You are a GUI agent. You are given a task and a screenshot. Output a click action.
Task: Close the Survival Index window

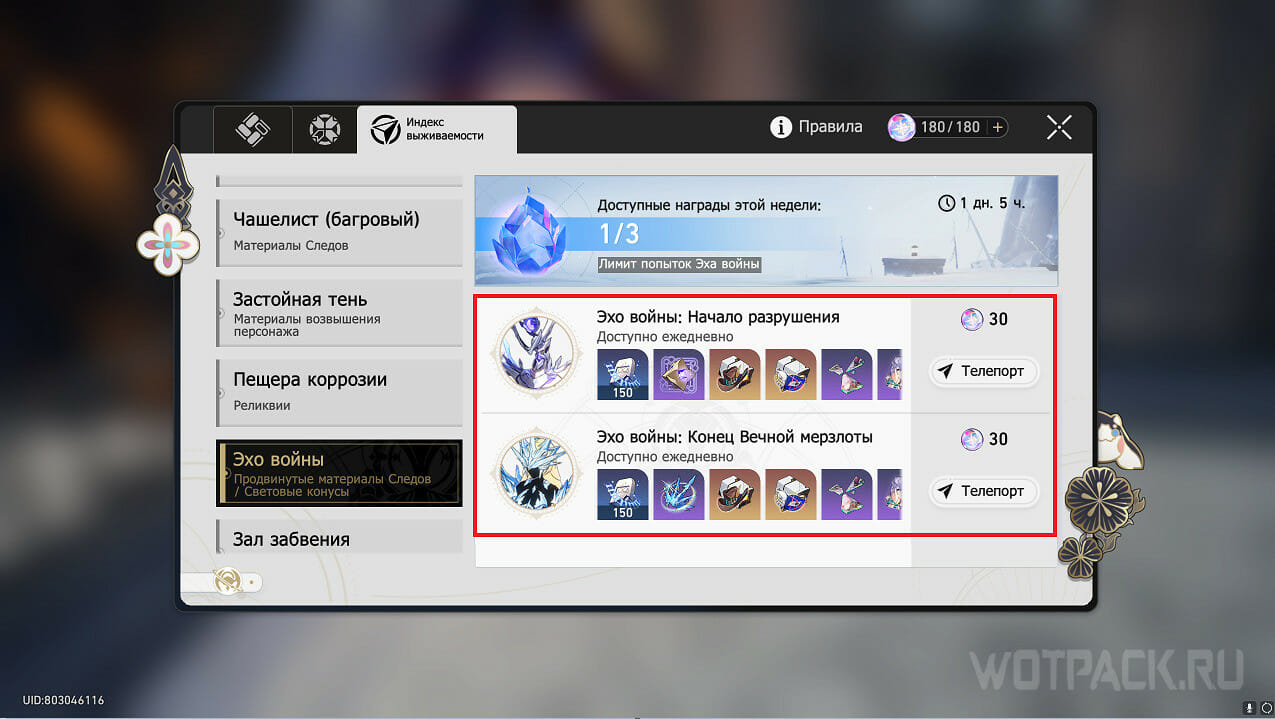pos(1059,127)
